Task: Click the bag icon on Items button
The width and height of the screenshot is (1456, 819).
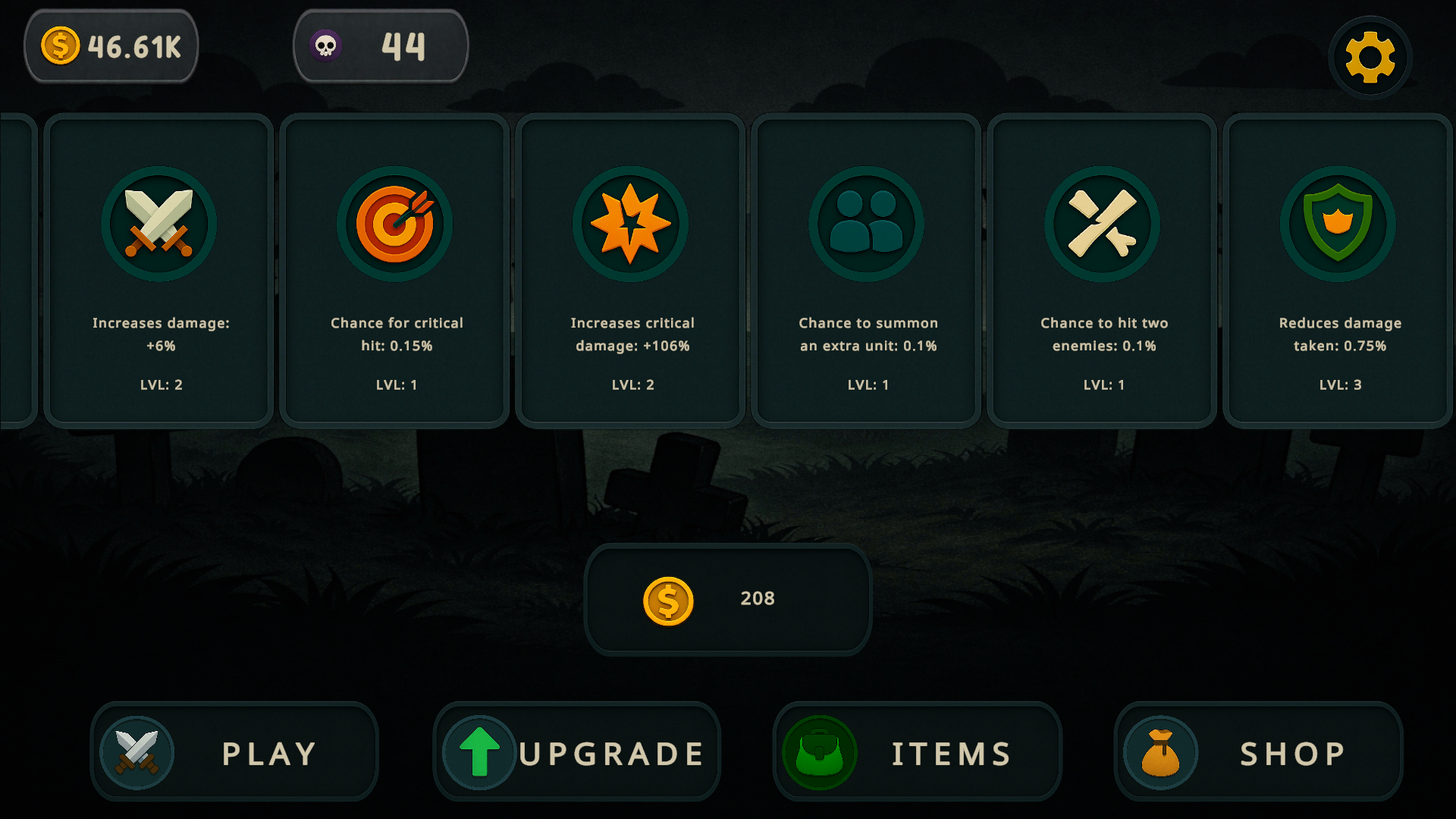Action: pos(821,752)
